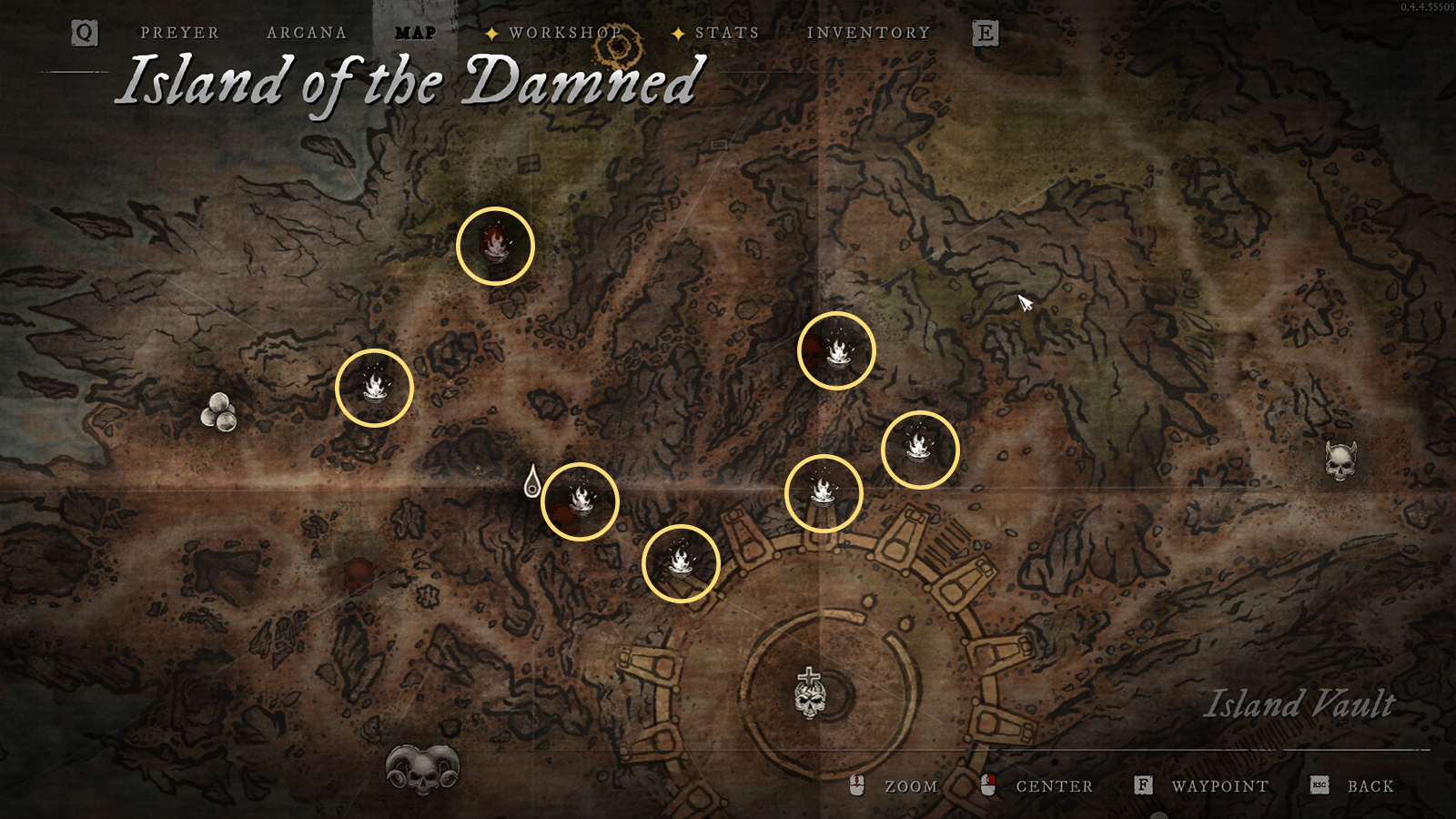Select the cross-topped skull marker
The width and height of the screenshot is (1456, 819).
(810, 693)
